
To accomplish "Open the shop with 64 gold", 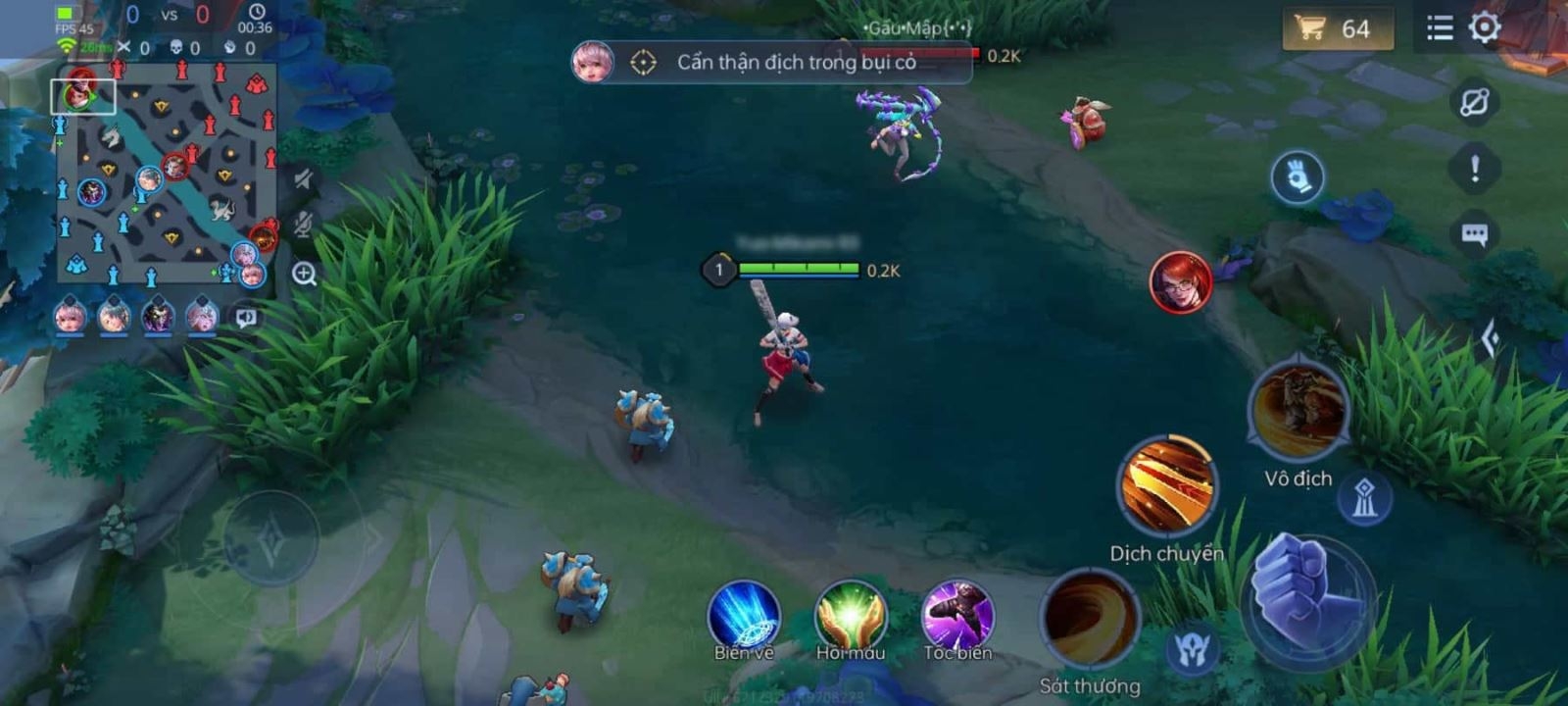I will (1337, 28).
